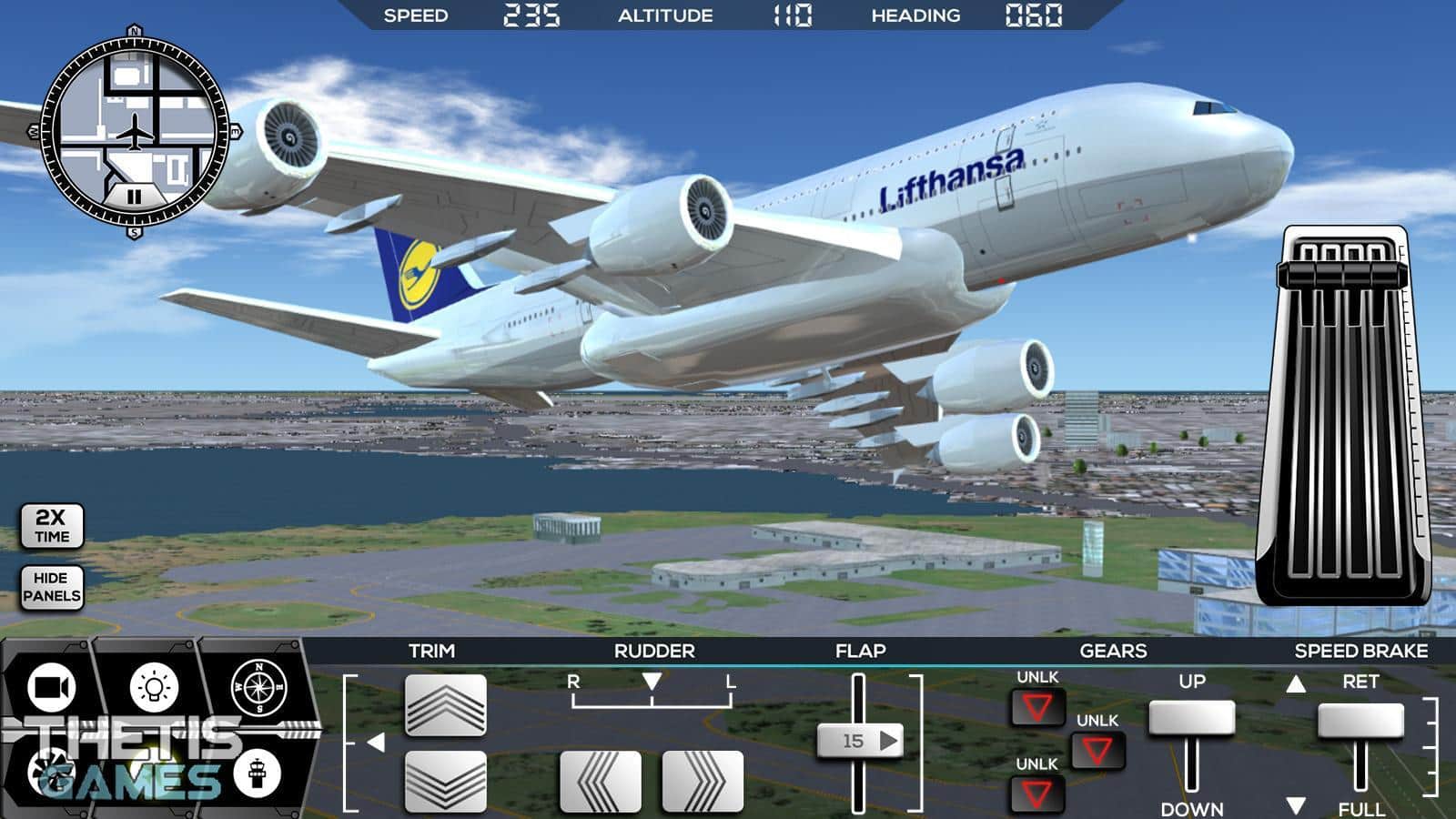This screenshot has height=819, width=1456.
Task: Click the speed brake lever handle
Action: point(1360,721)
